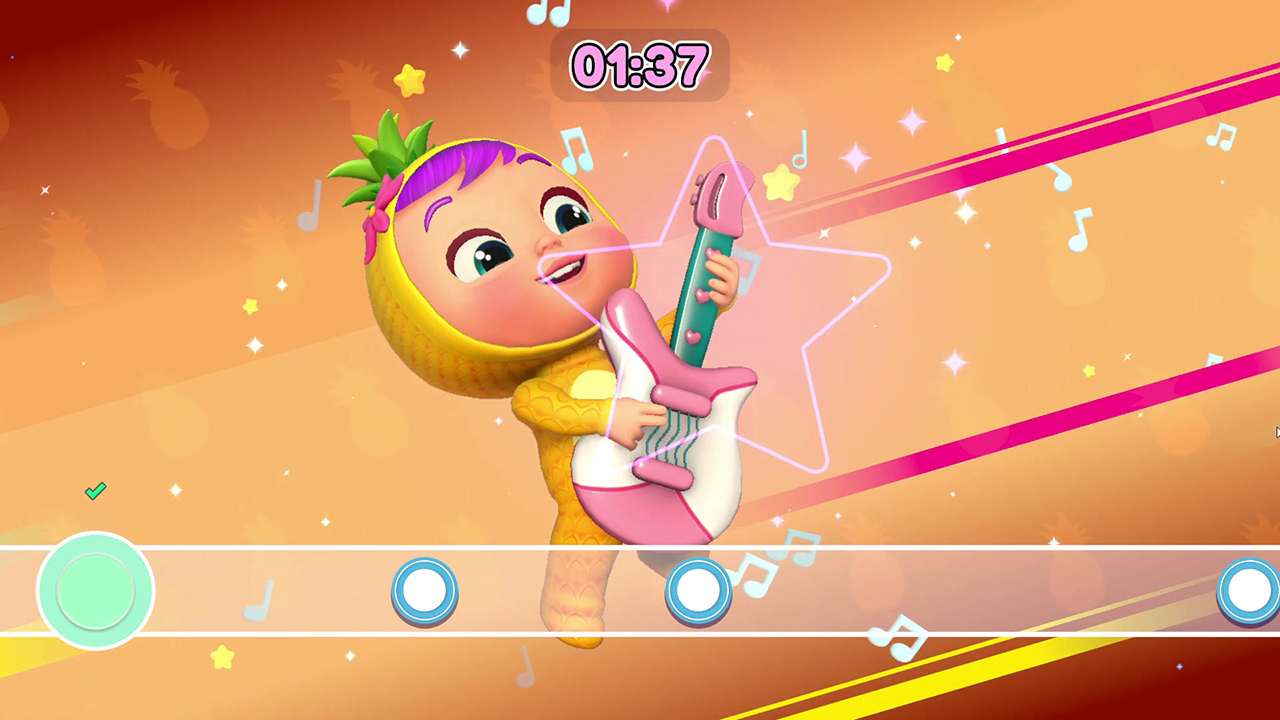
Task: Click the inner green circle of the hit button
Action: pos(96,591)
